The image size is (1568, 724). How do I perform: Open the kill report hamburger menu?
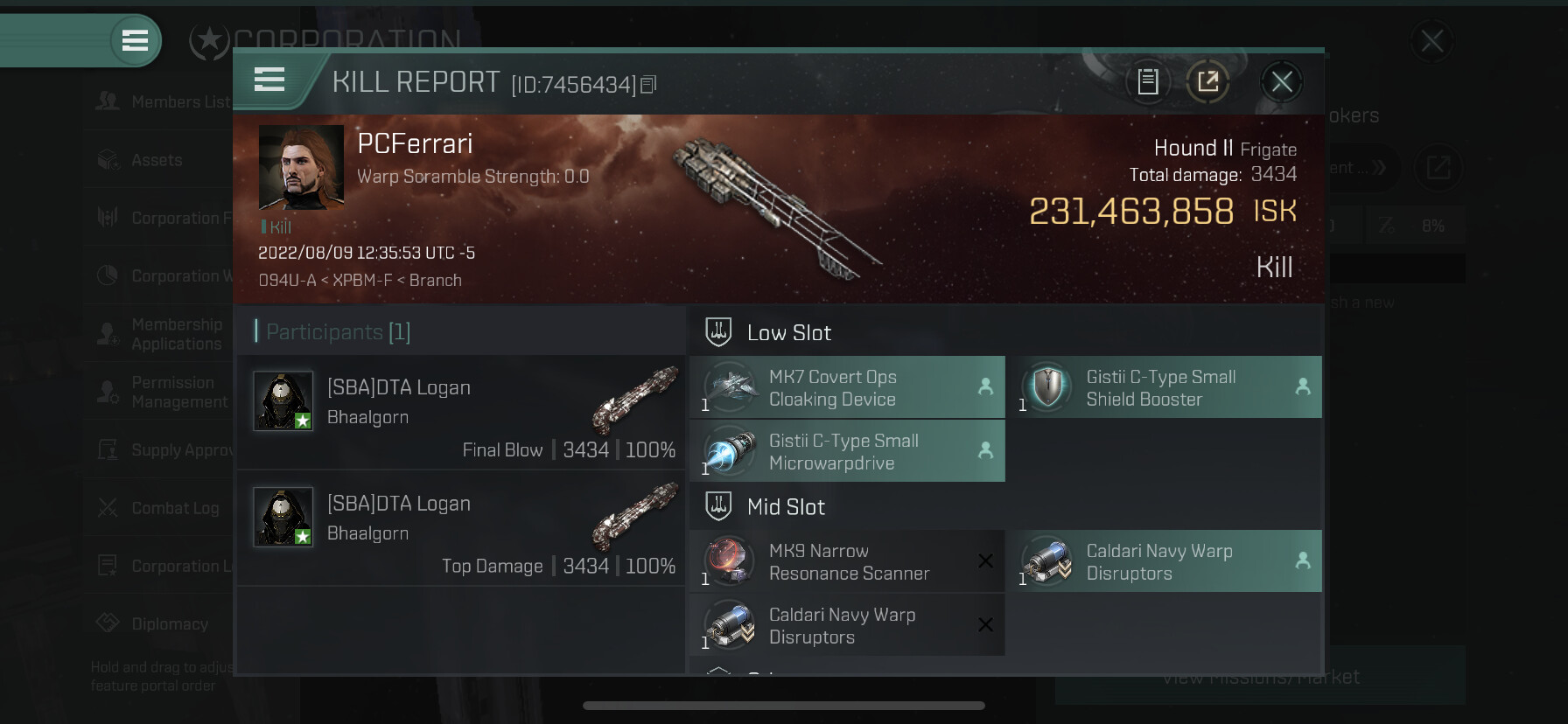(269, 80)
